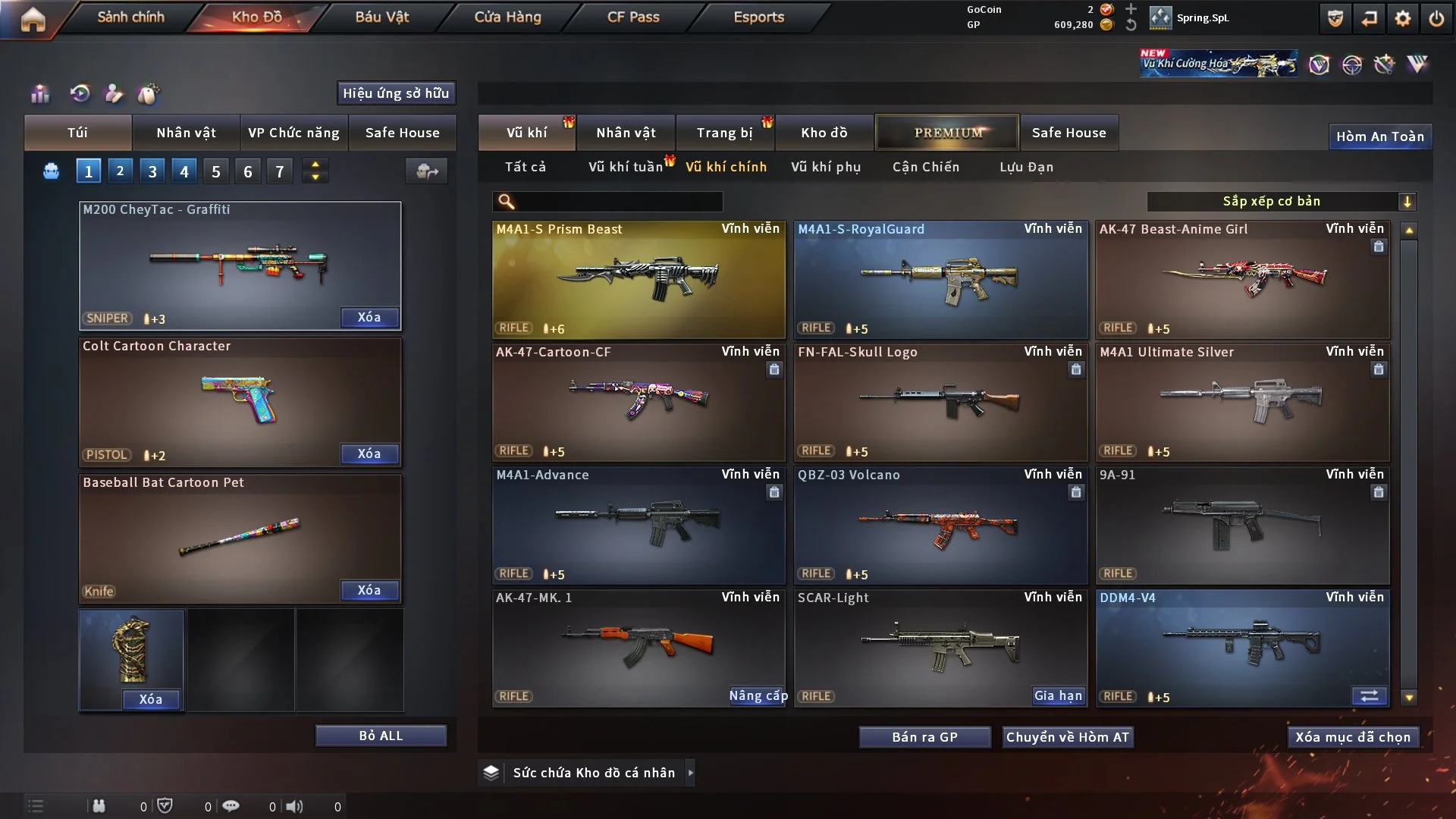Viewport: 1456px width, 819px height.
Task: Click the weapon search field
Action: pyautogui.click(x=618, y=201)
